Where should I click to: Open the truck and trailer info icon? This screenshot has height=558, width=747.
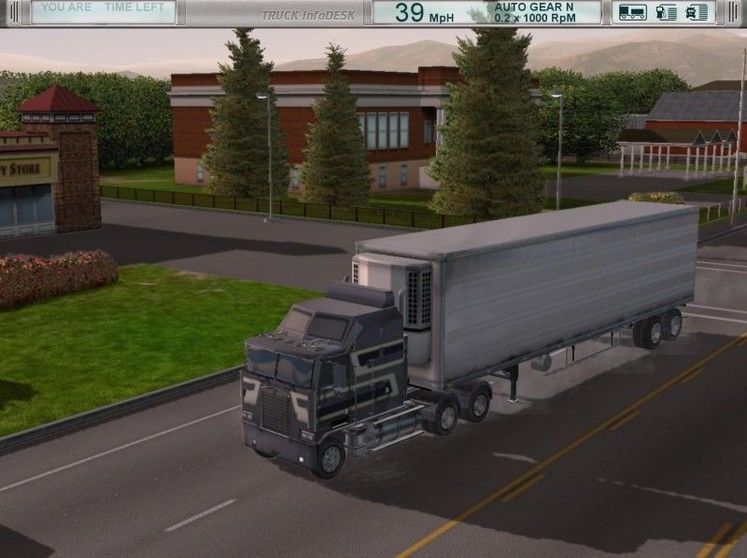[x=632, y=12]
